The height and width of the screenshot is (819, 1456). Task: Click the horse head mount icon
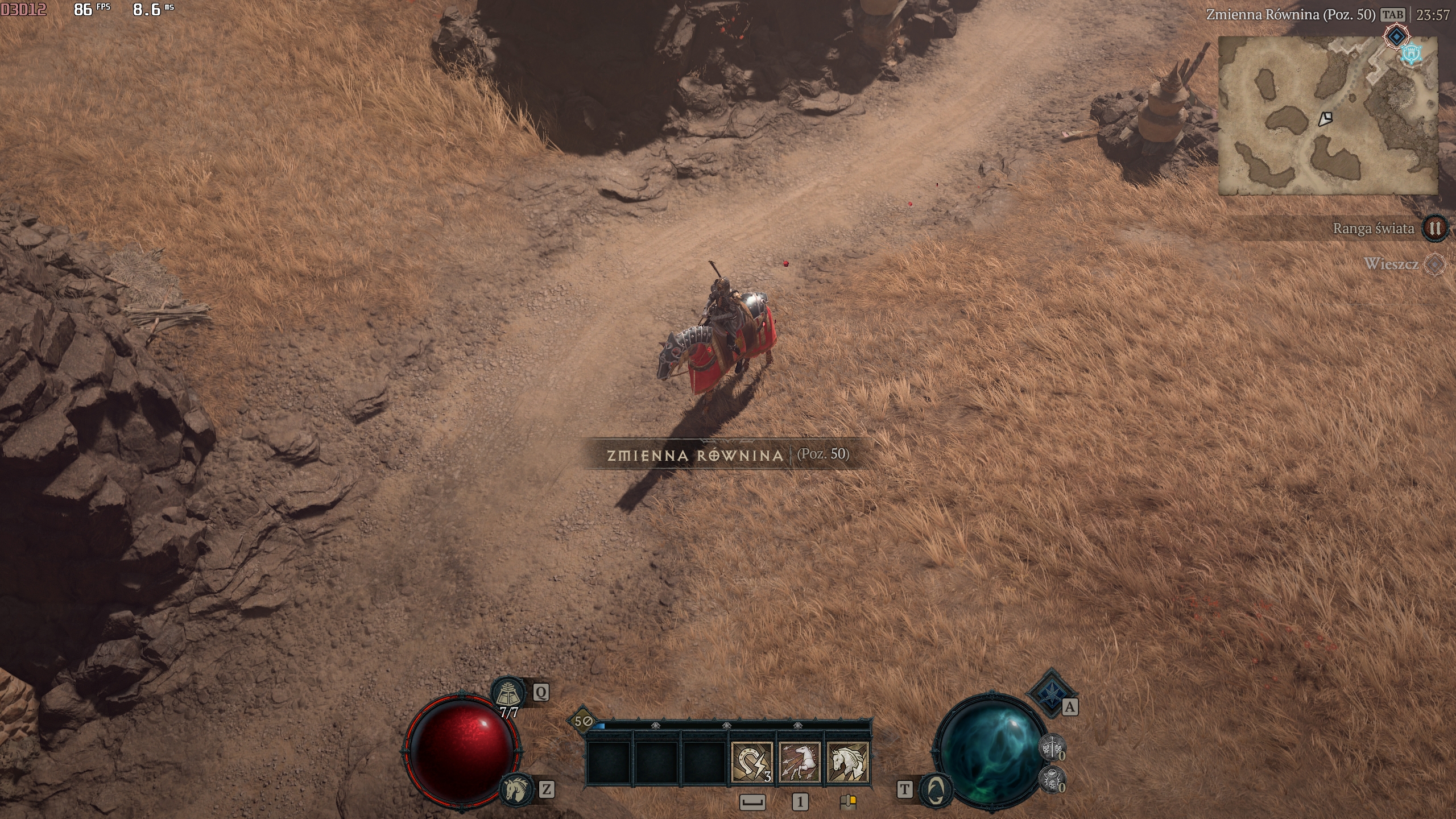point(517,788)
